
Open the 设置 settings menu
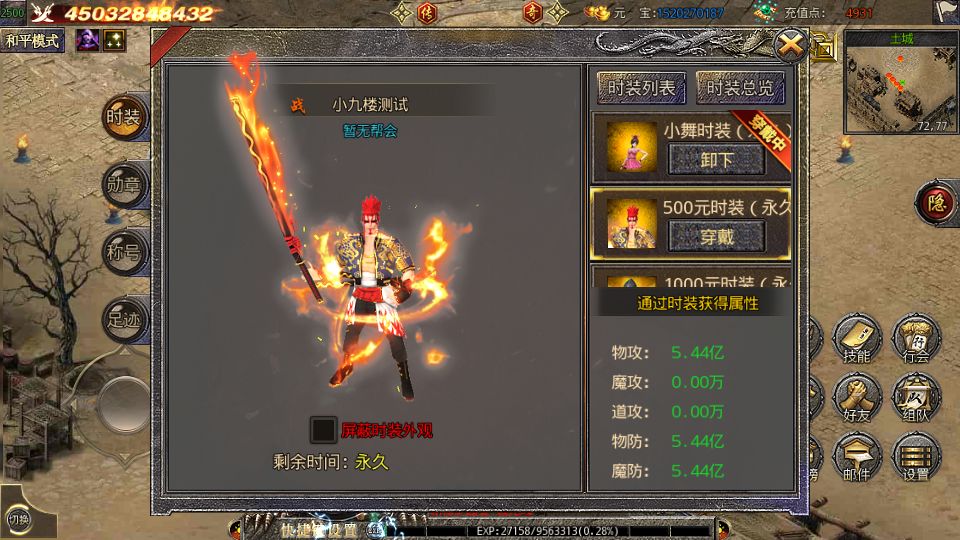[x=915, y=458]
